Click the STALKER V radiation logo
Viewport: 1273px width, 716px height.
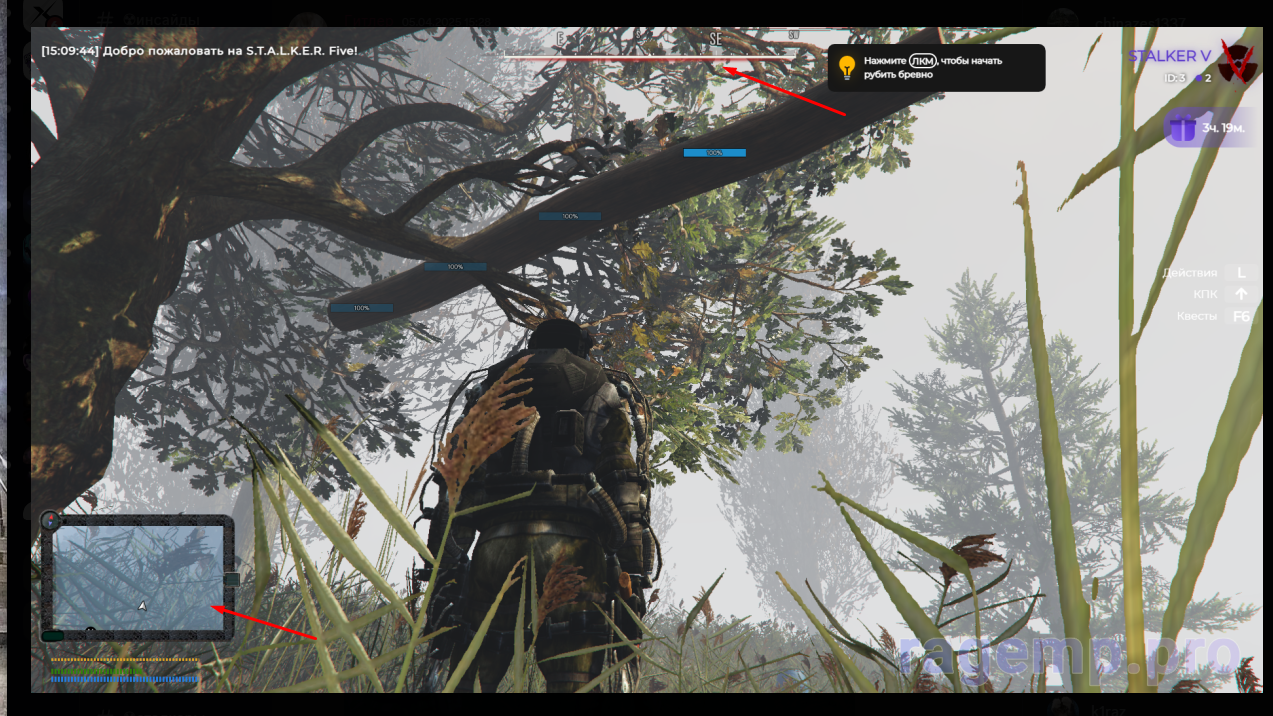click(1238, 62)
